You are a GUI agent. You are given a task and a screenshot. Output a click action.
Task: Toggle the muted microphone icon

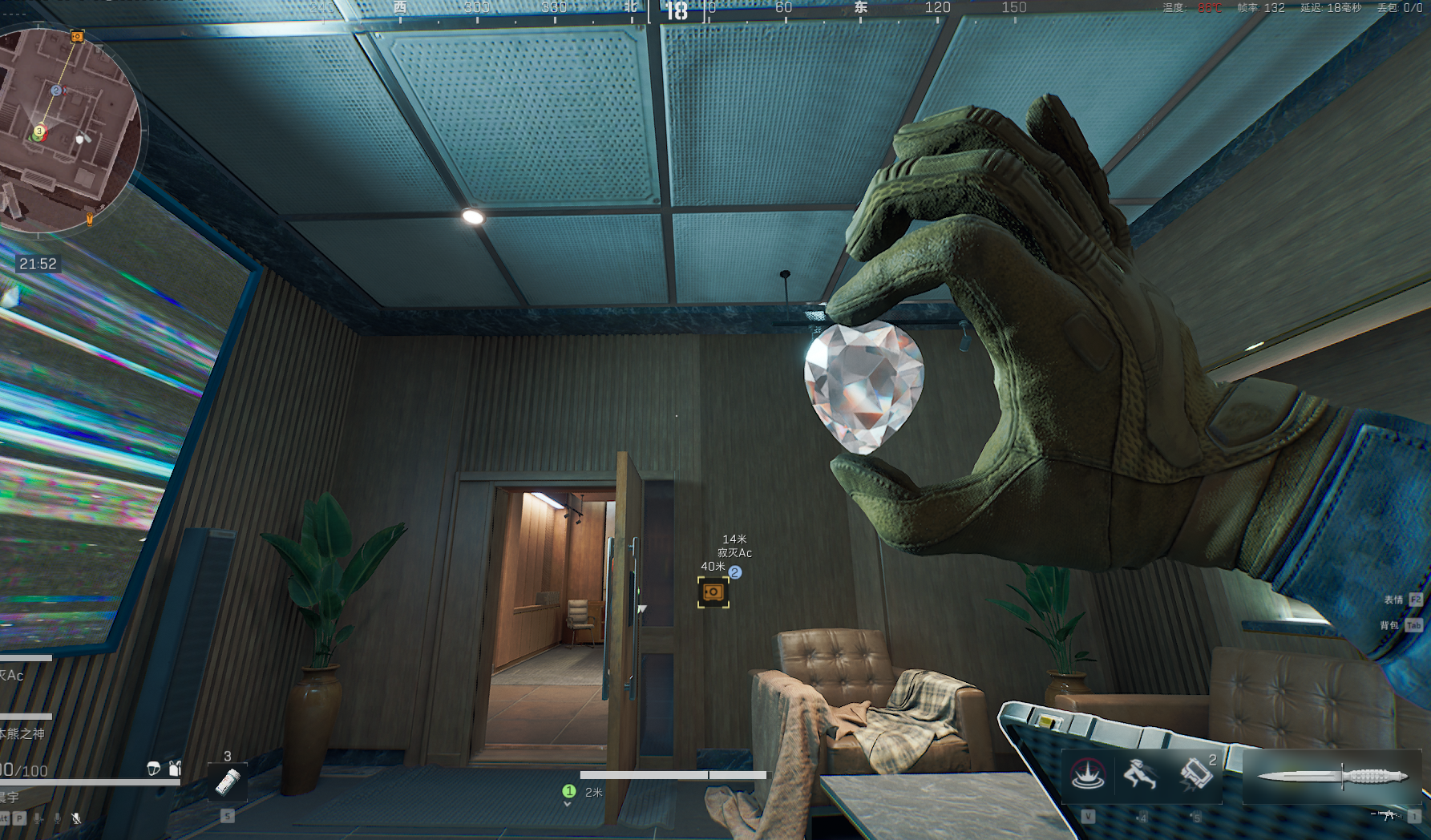pyautogui.click(x=76, y=818)
